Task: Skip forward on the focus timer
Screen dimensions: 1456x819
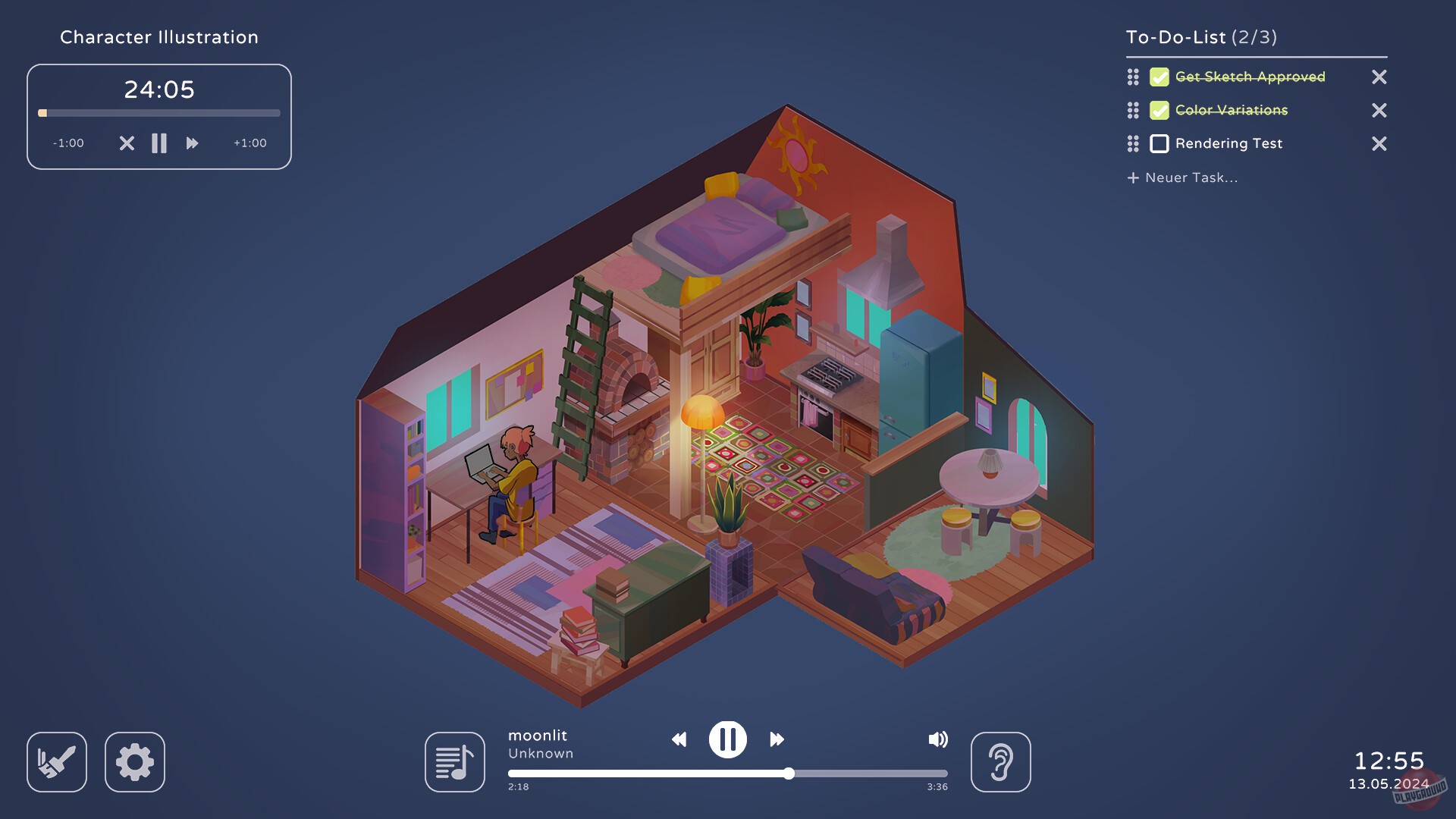Action: point(192,143)
